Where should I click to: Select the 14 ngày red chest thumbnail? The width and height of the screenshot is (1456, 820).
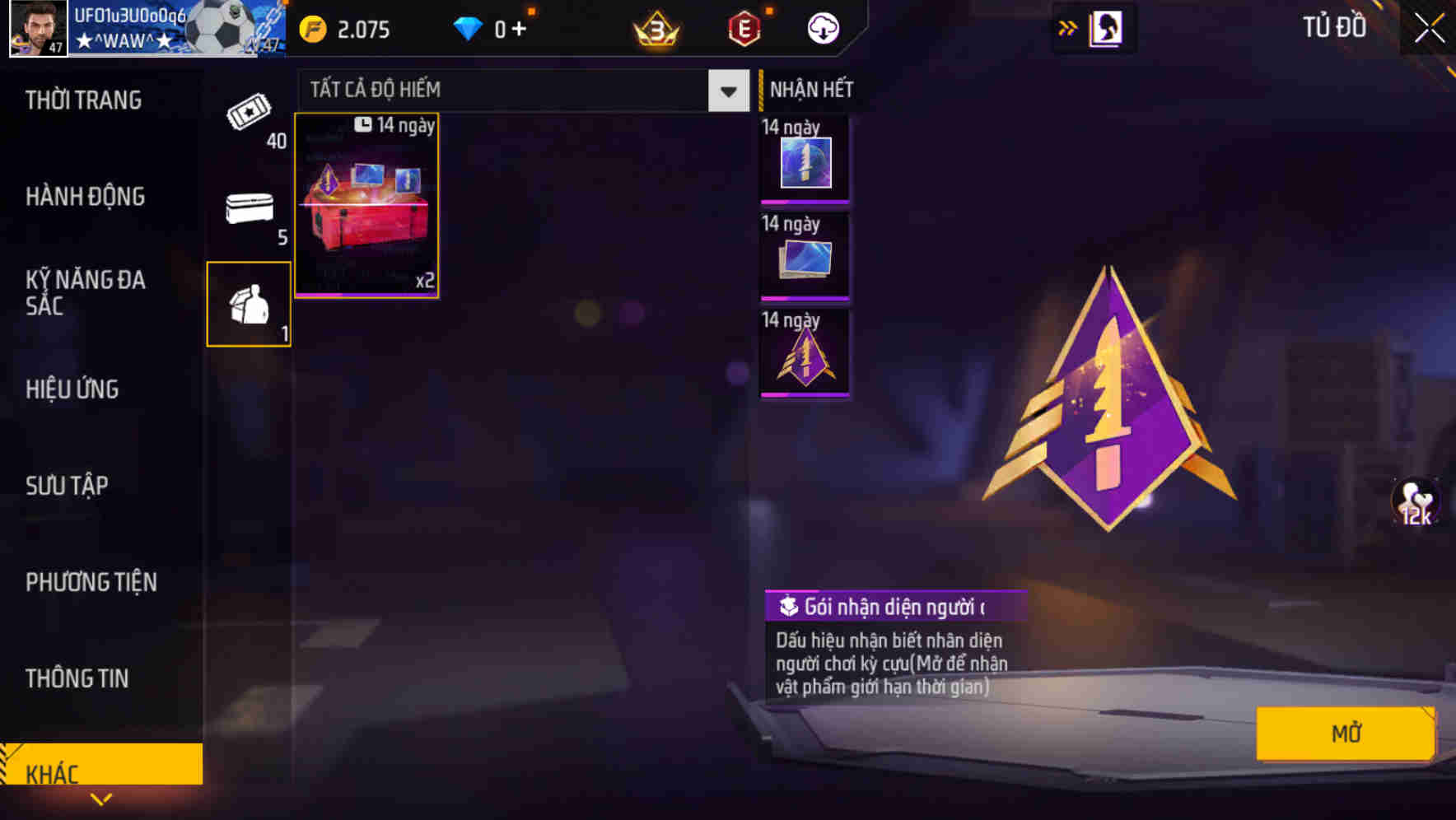pos(366,206)
